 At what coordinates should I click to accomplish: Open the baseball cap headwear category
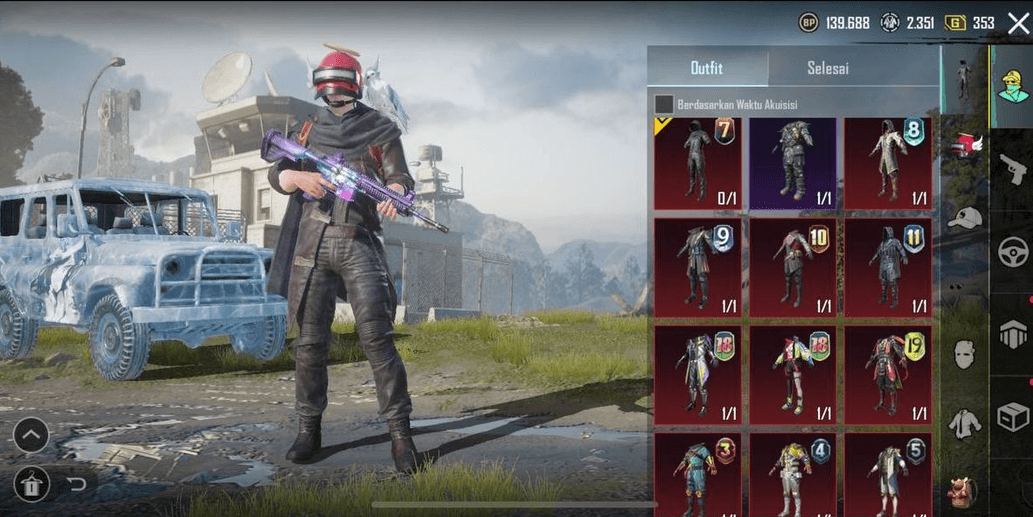click(x=964, y=218)
